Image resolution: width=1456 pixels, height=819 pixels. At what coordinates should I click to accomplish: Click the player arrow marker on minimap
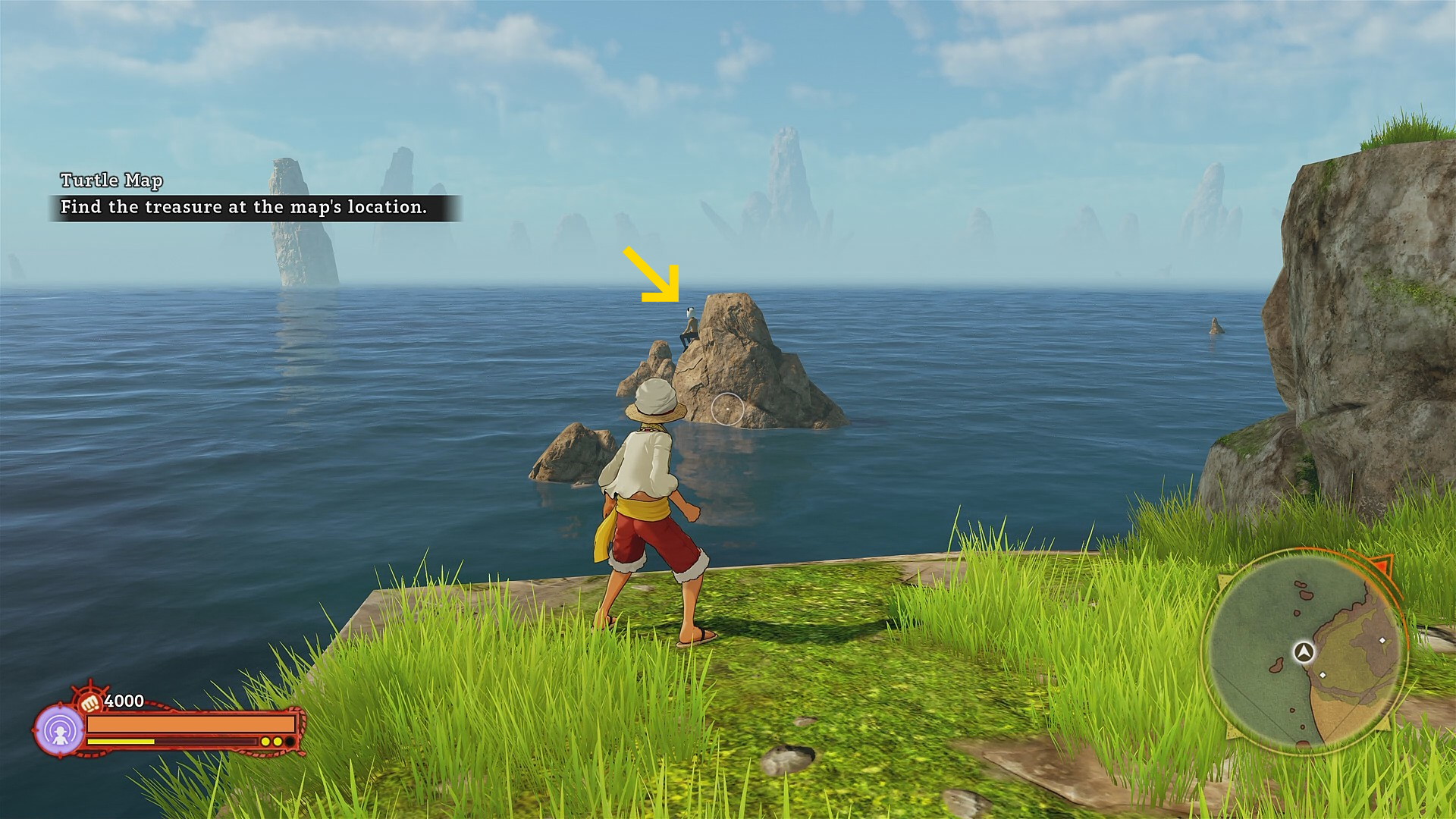coord(1304,651)
